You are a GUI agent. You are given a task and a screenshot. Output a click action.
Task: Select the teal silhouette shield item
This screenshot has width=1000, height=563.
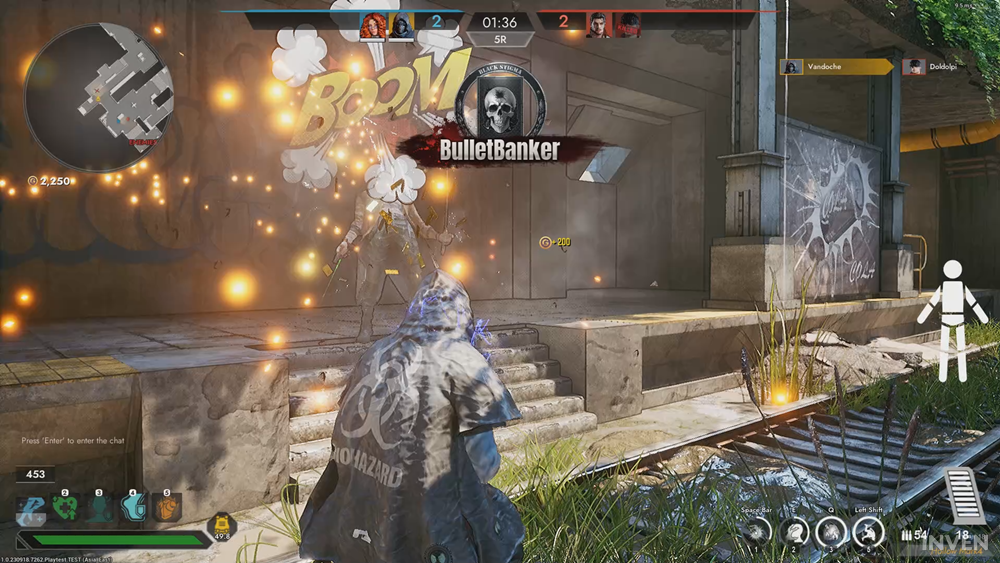100,508
